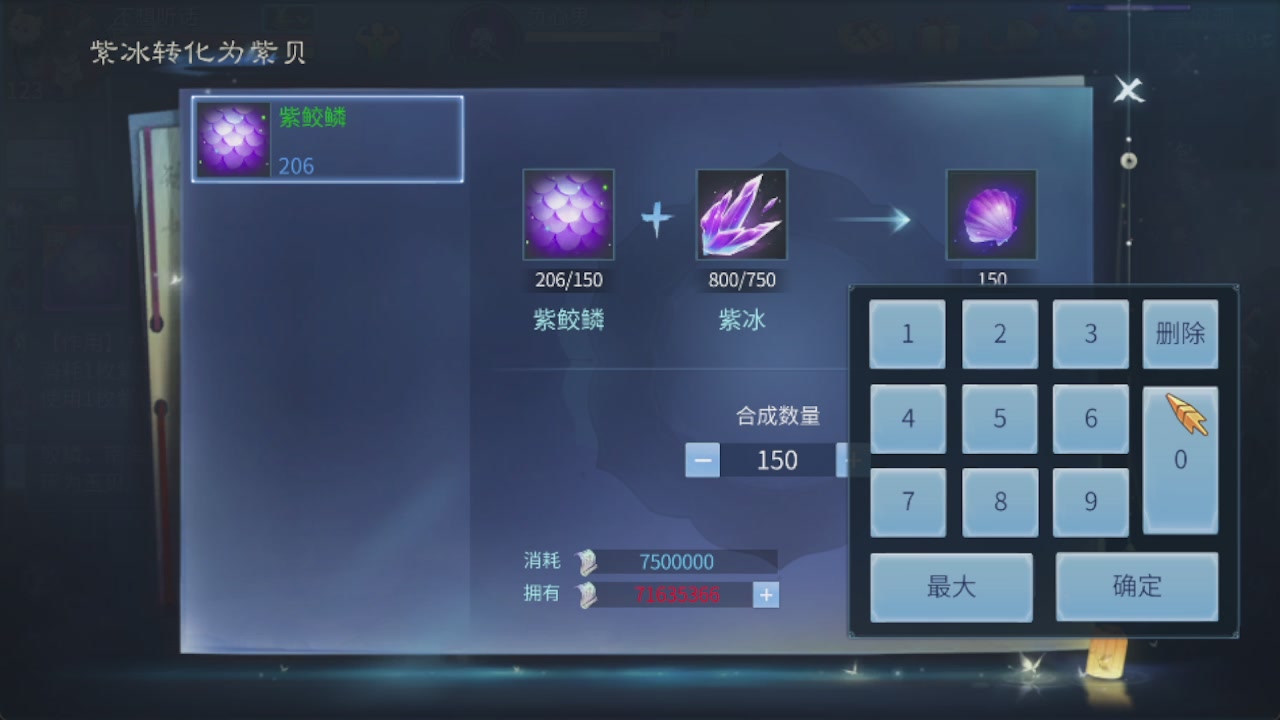This screenshot has height=720, width=1280.
Task: Click the currency icon beside 消耗
Action: tap(586, 561)
